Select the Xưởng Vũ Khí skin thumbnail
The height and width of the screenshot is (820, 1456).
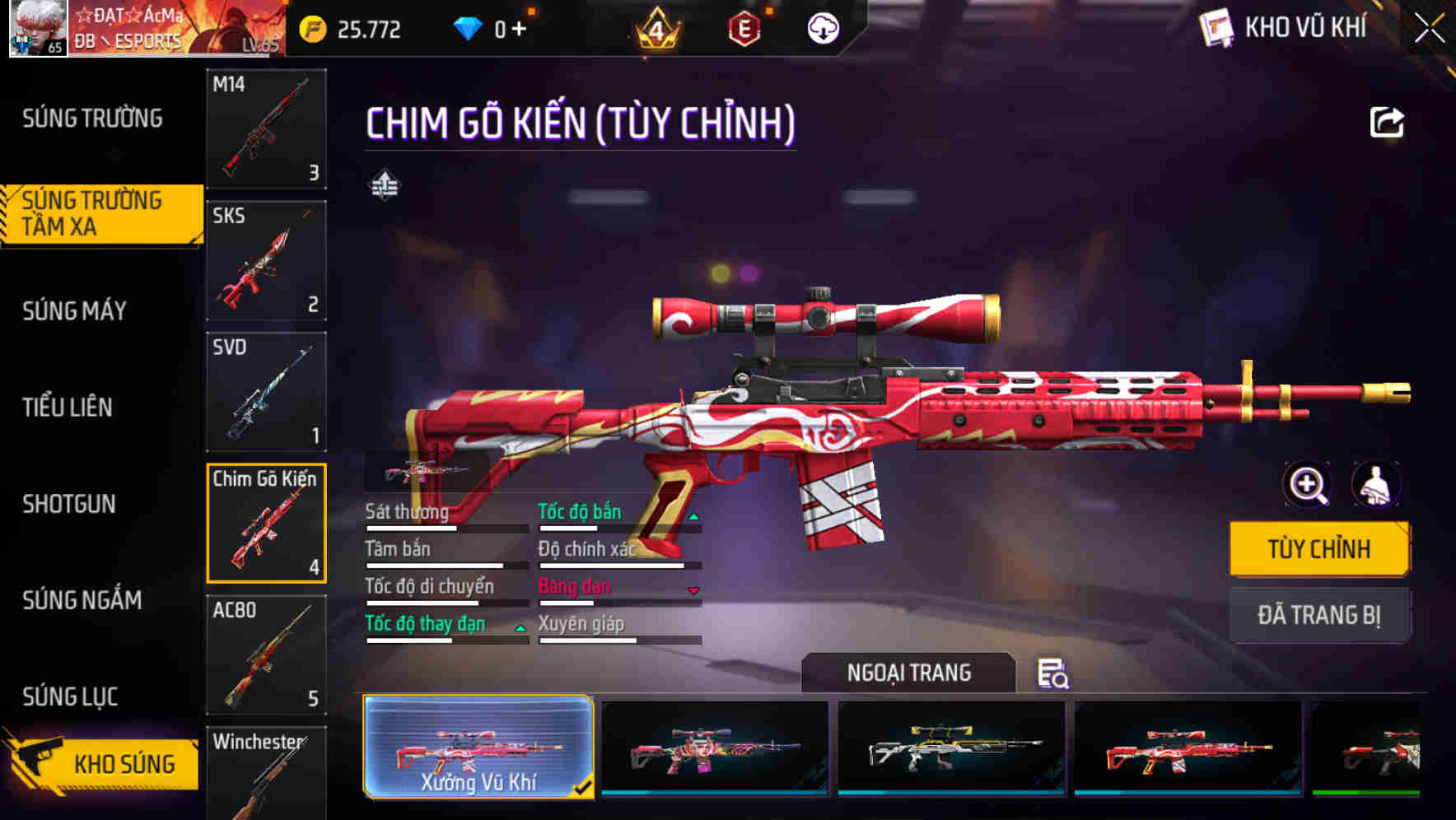pos(478,749)
